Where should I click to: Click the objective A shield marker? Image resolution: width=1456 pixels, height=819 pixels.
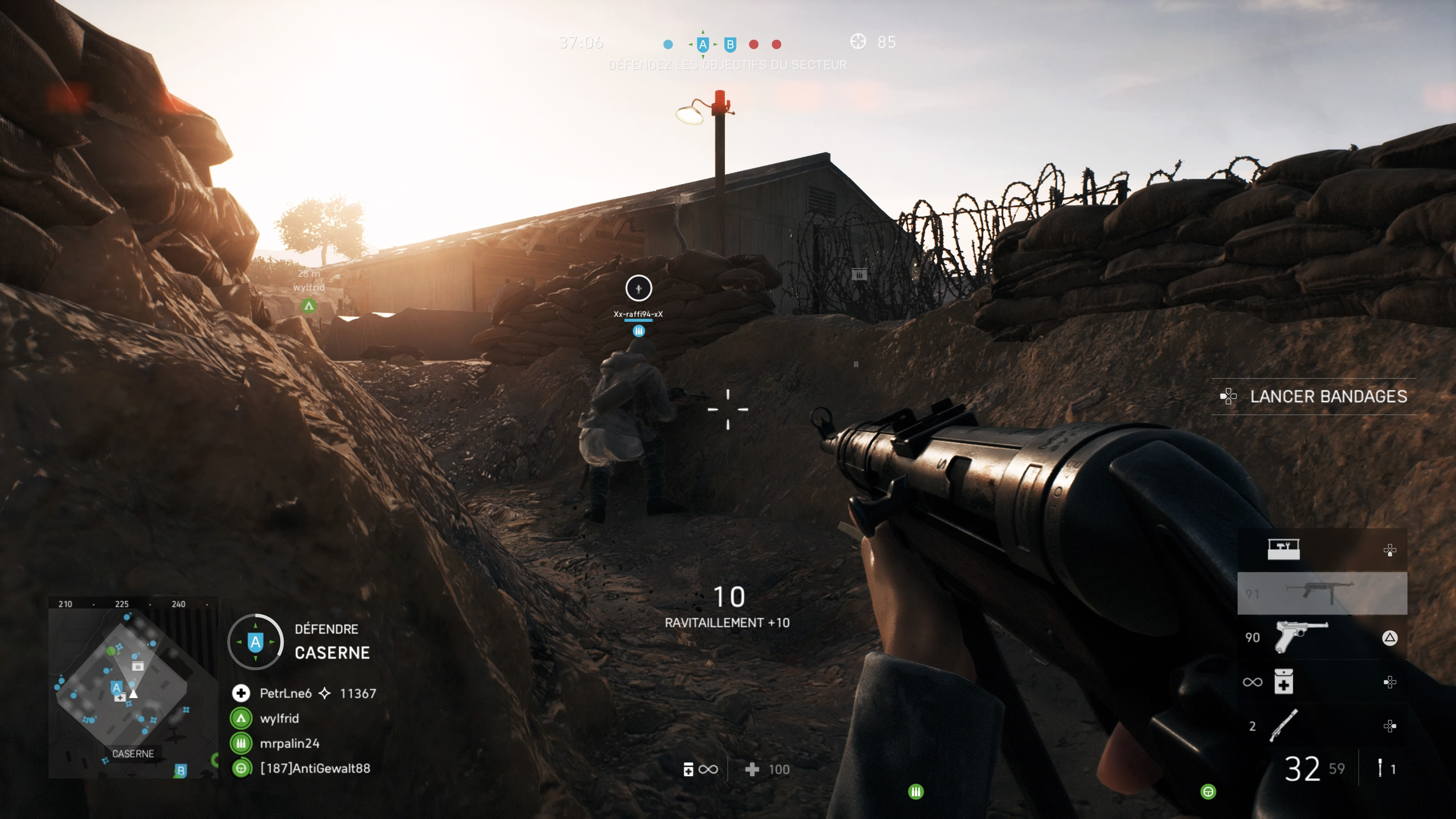[703, 45]
